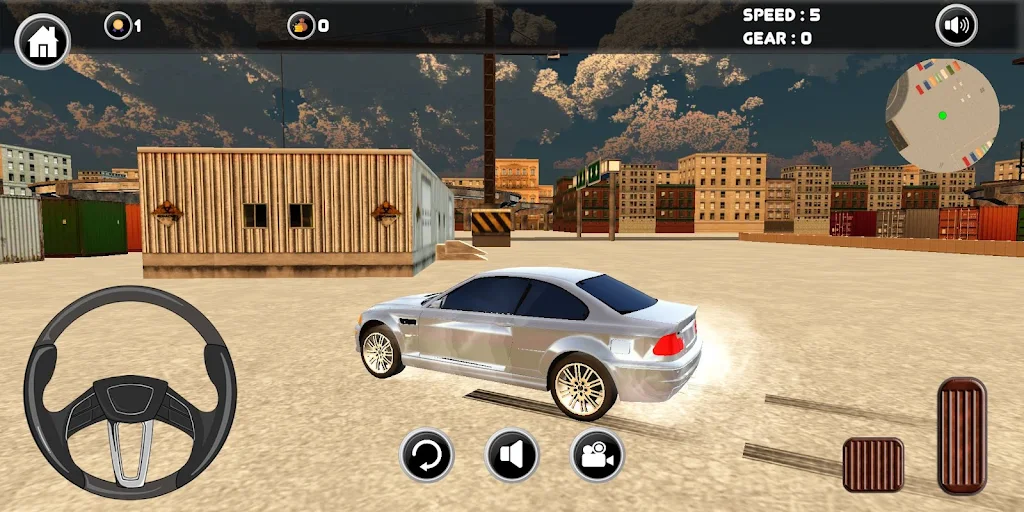
Task: Tap the steering wheel control
Action: (x=130, y=392)
